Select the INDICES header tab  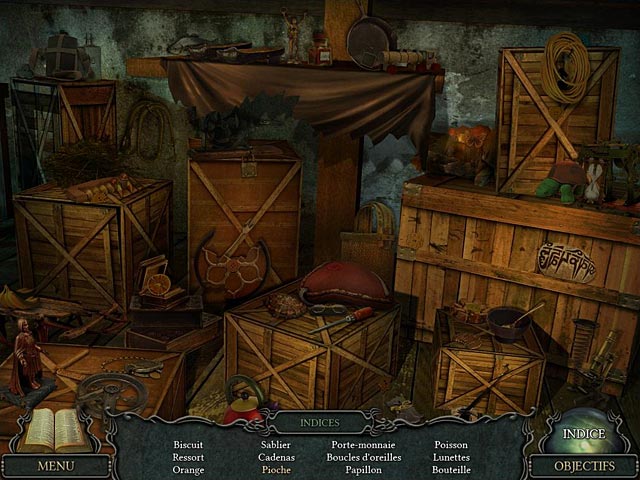[x=319, y=423]
